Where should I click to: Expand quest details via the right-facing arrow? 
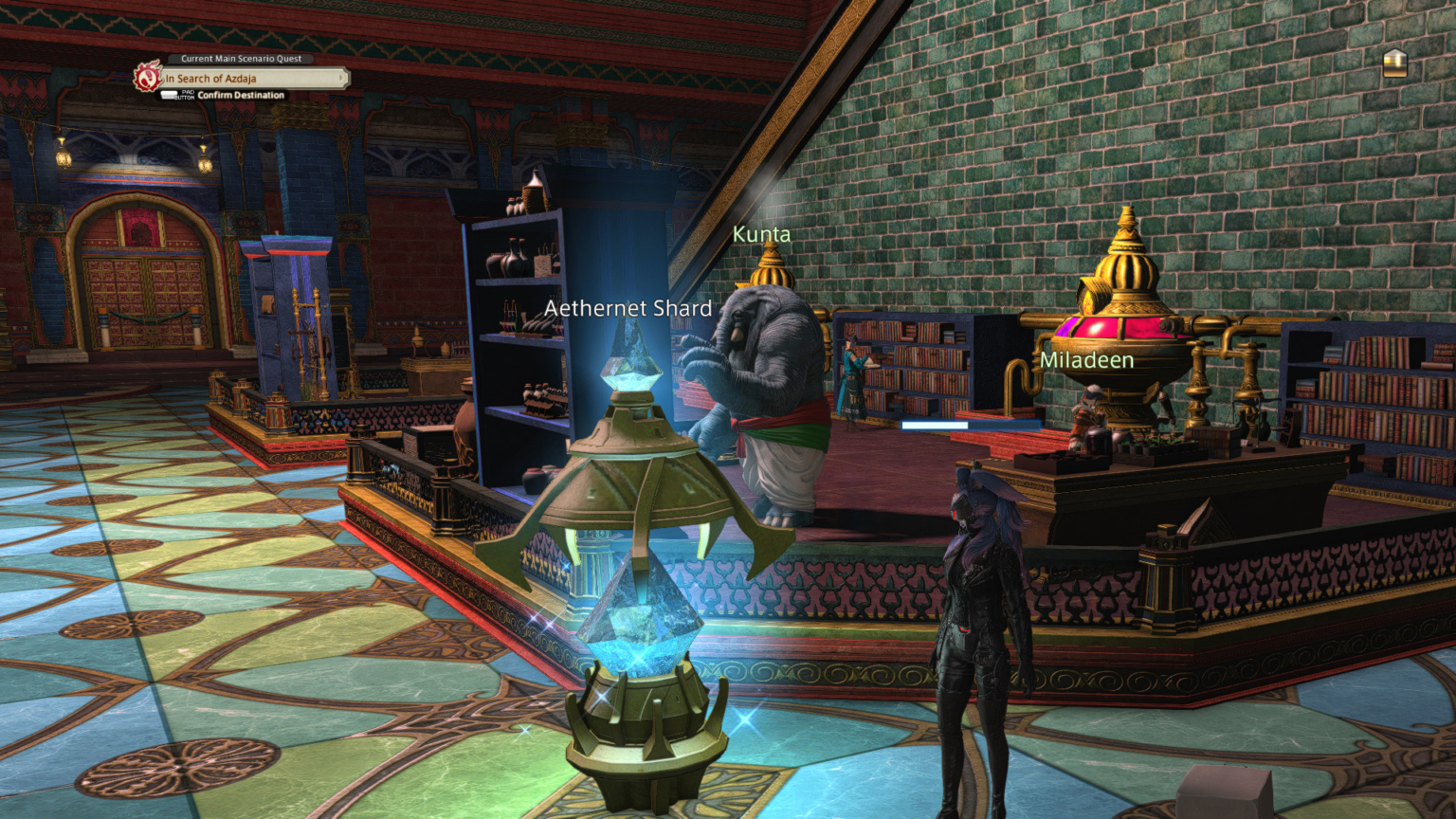click(340, 79)
